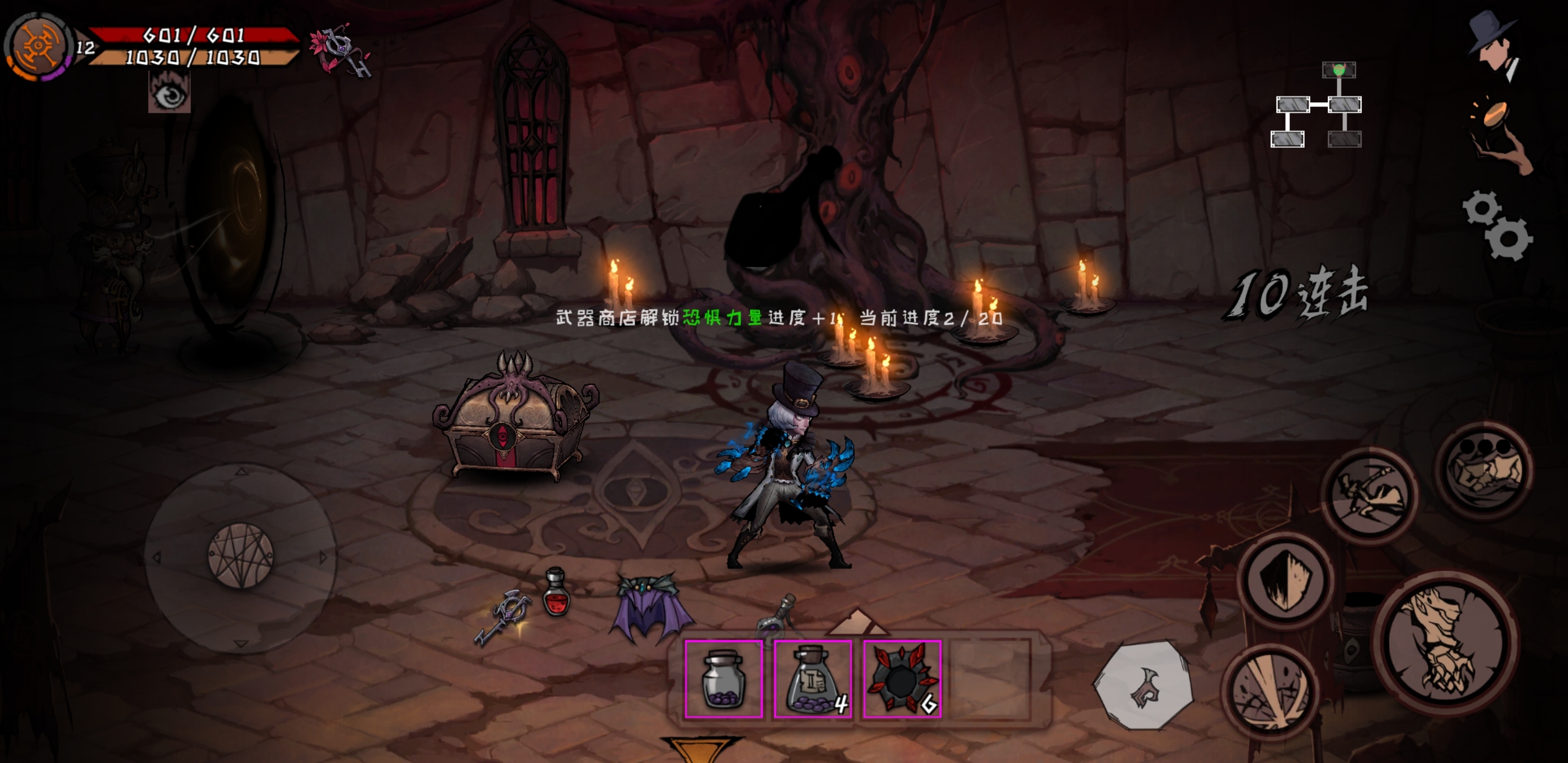The height and width of the screenshot is (763, 1568).
Task: Activate the shield-shaped skill button
Action: tap(1286, 580)
